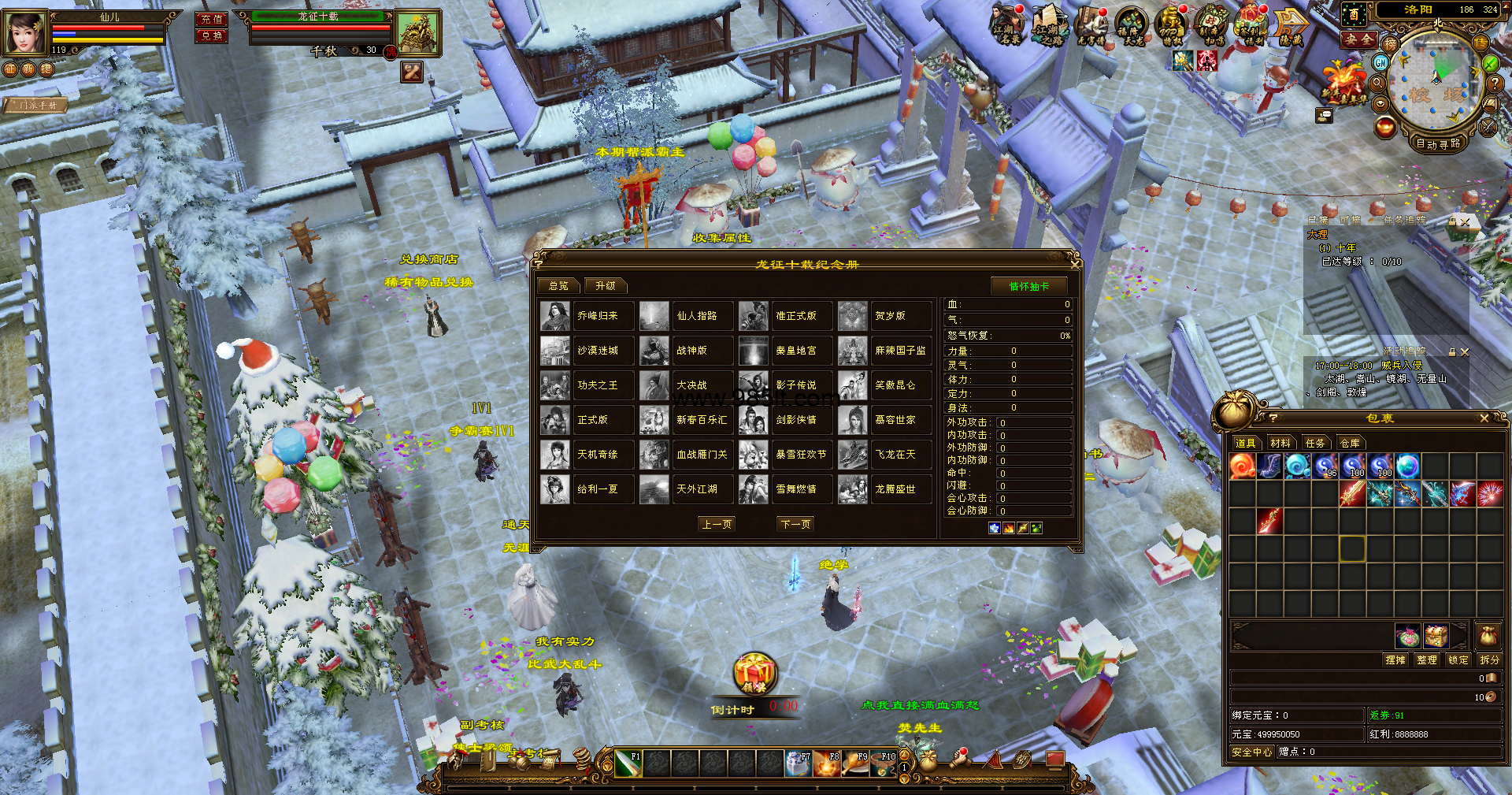Click the 充值 recharge button
Viewport: 1512px width, 795px height.
211,19
